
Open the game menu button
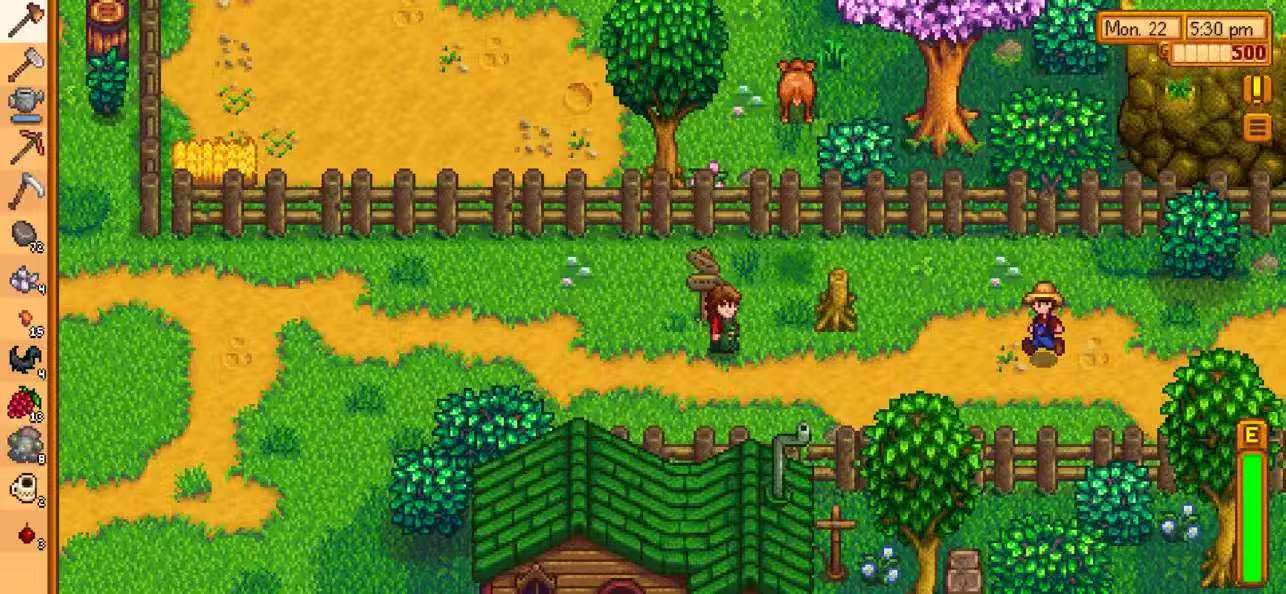pos(1255,127)
